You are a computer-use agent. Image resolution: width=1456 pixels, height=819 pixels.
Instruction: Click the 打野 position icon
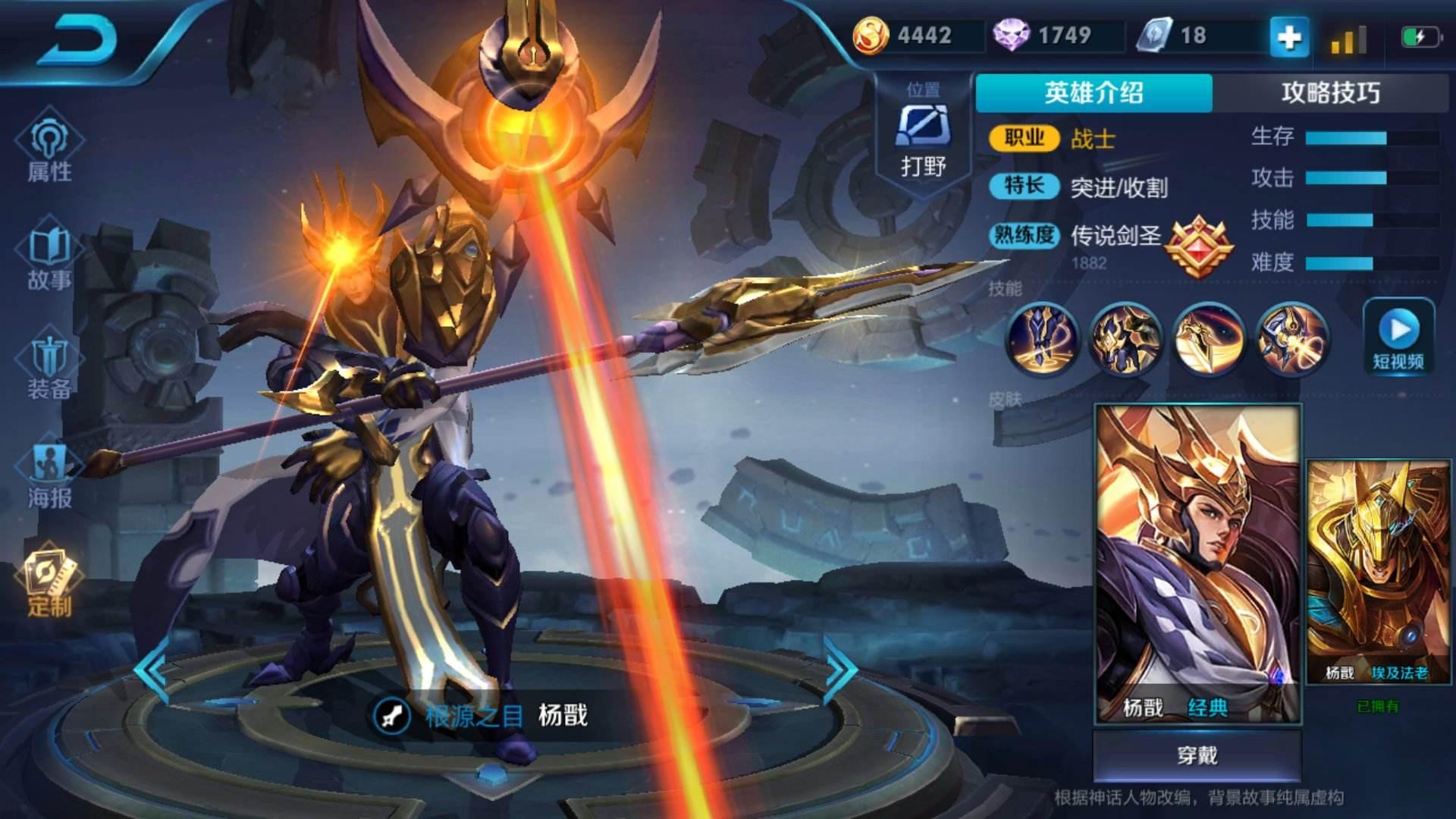(923, 127)
